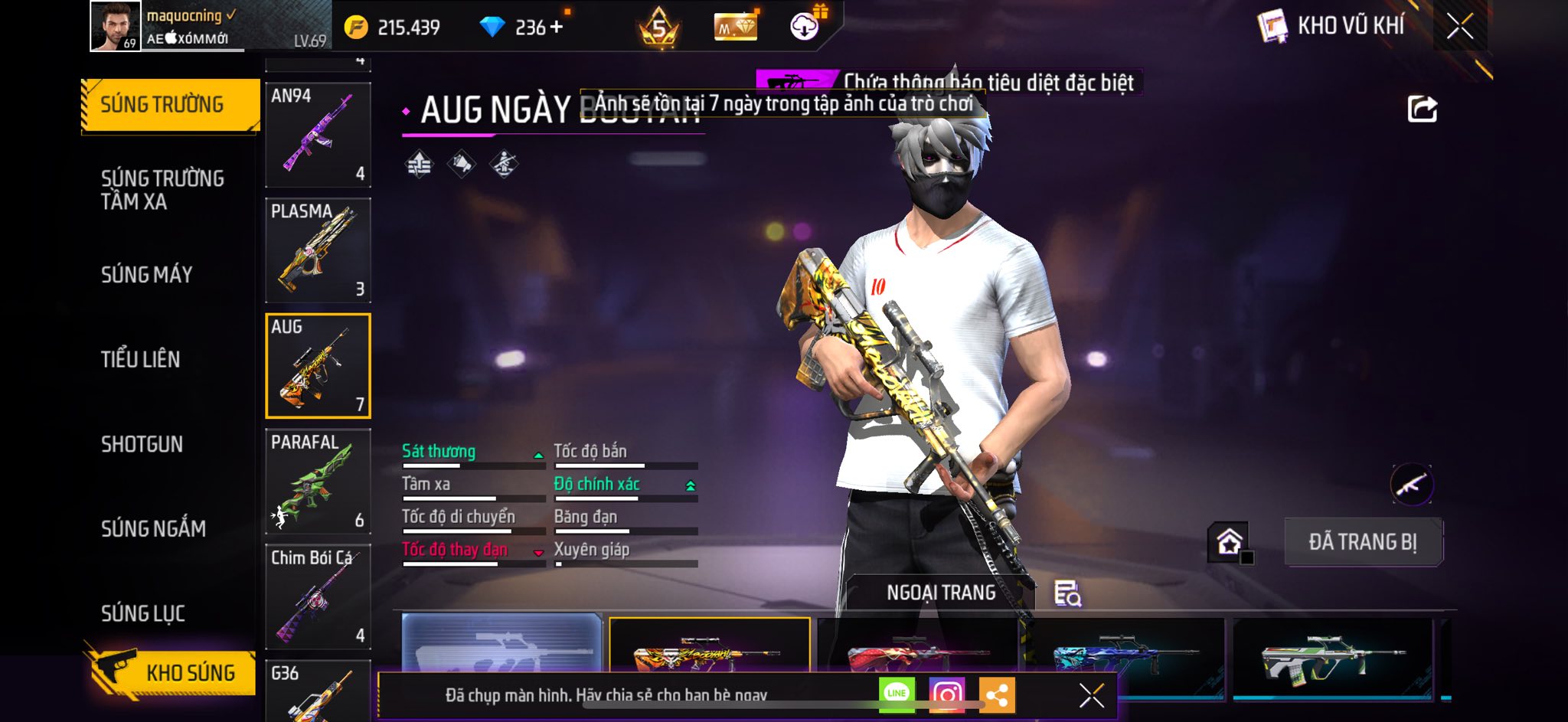Image resolution: width=1568 pixels, height=722 pixels.
Task: Choose the SHOTGUN category
Action: 142,444
